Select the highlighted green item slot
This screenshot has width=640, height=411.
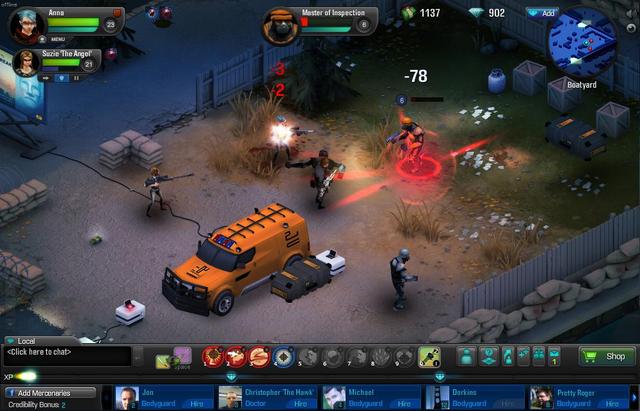tap(430, 355)
